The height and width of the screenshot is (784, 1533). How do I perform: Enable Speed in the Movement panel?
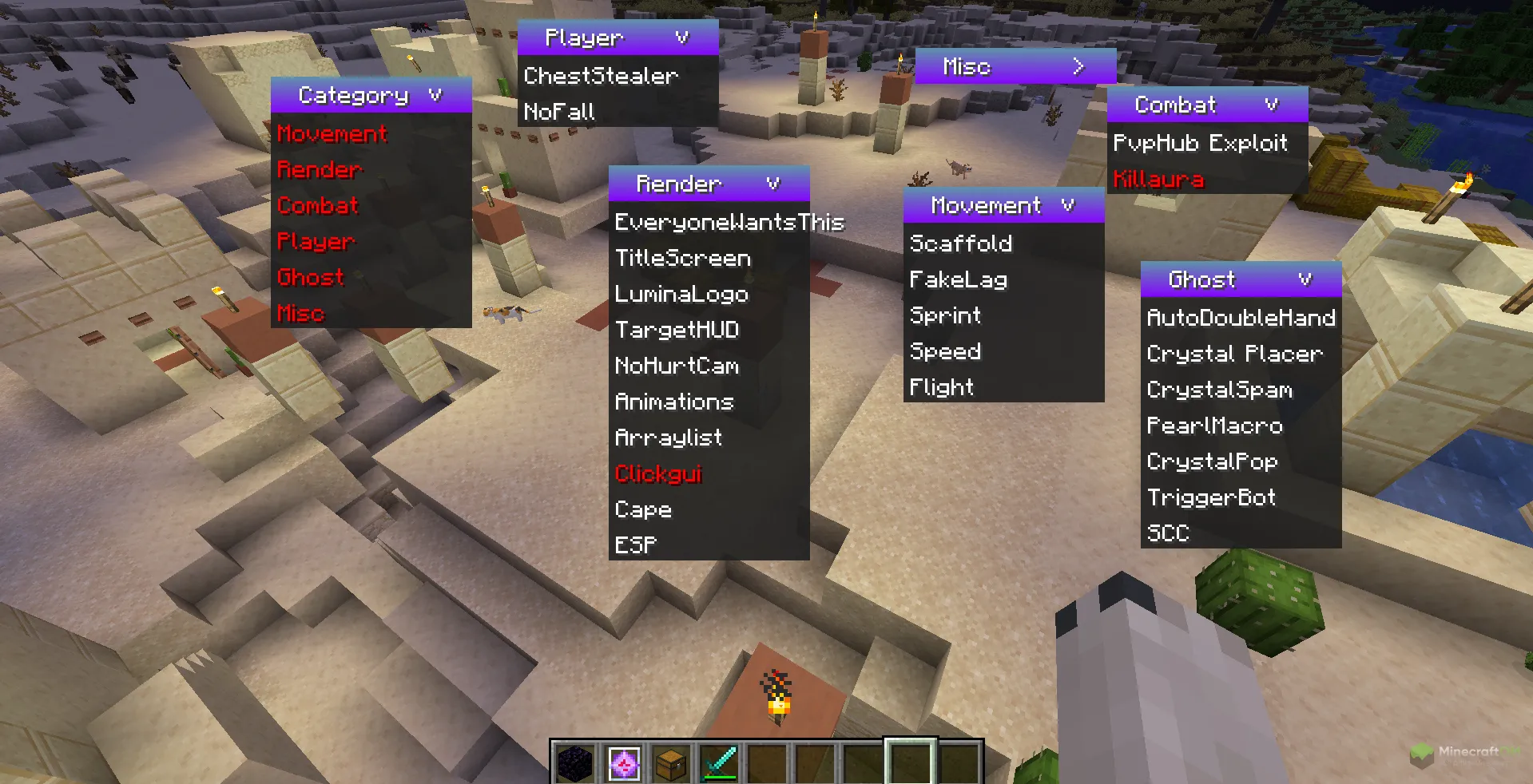click(946, 351)
